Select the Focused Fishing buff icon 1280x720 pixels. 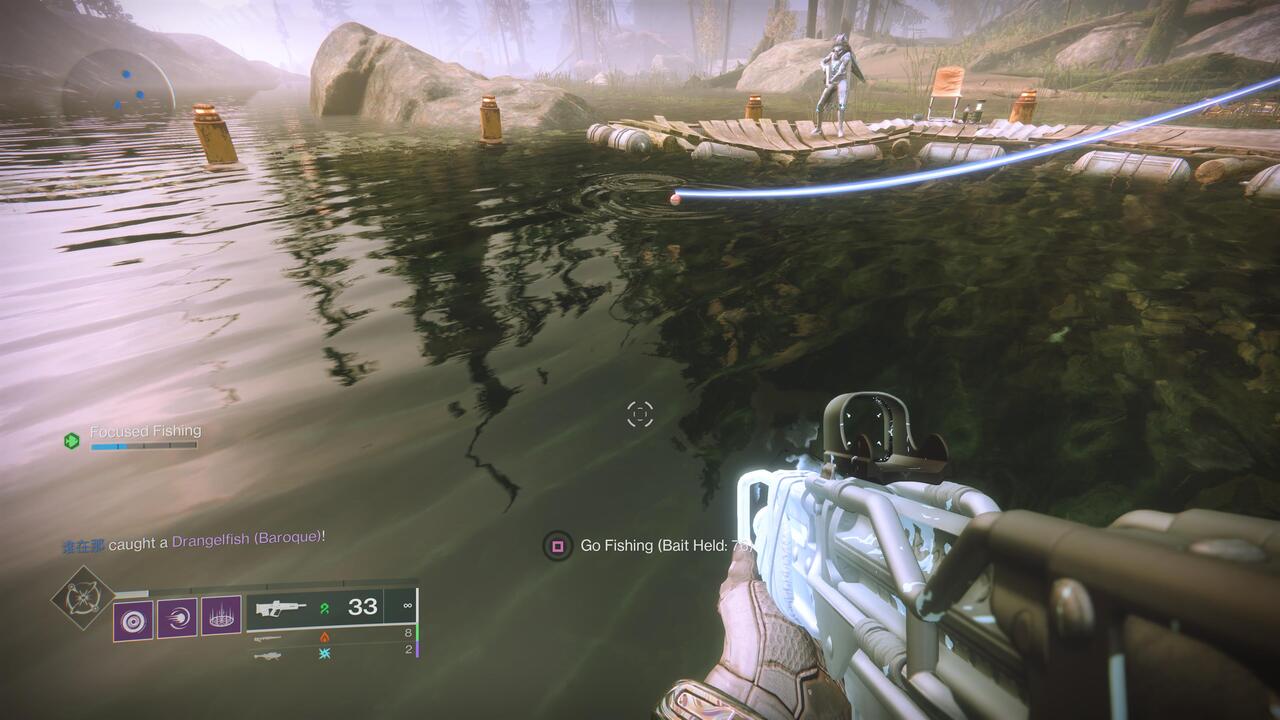click(x=71, y=440)
